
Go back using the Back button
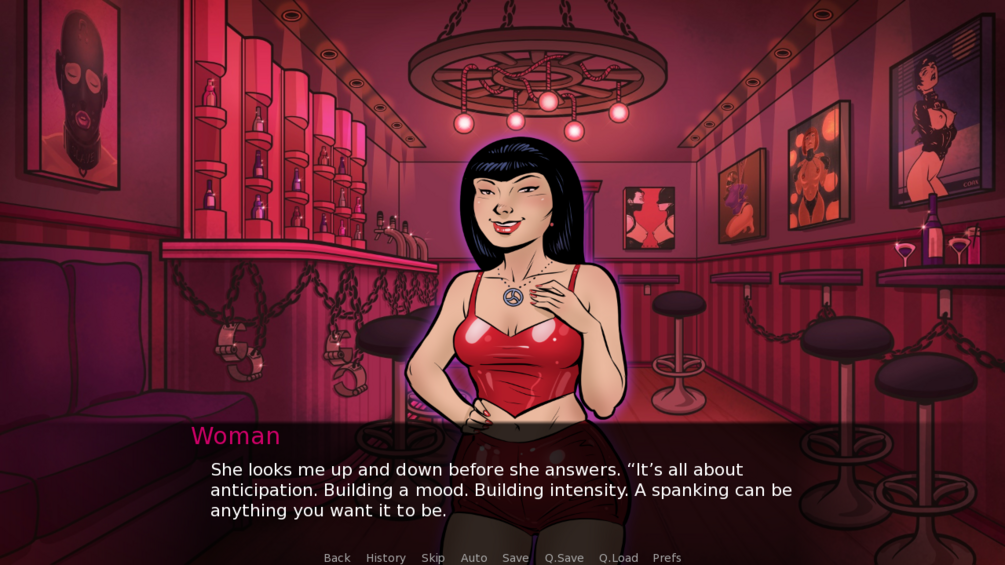pos(337,558)
